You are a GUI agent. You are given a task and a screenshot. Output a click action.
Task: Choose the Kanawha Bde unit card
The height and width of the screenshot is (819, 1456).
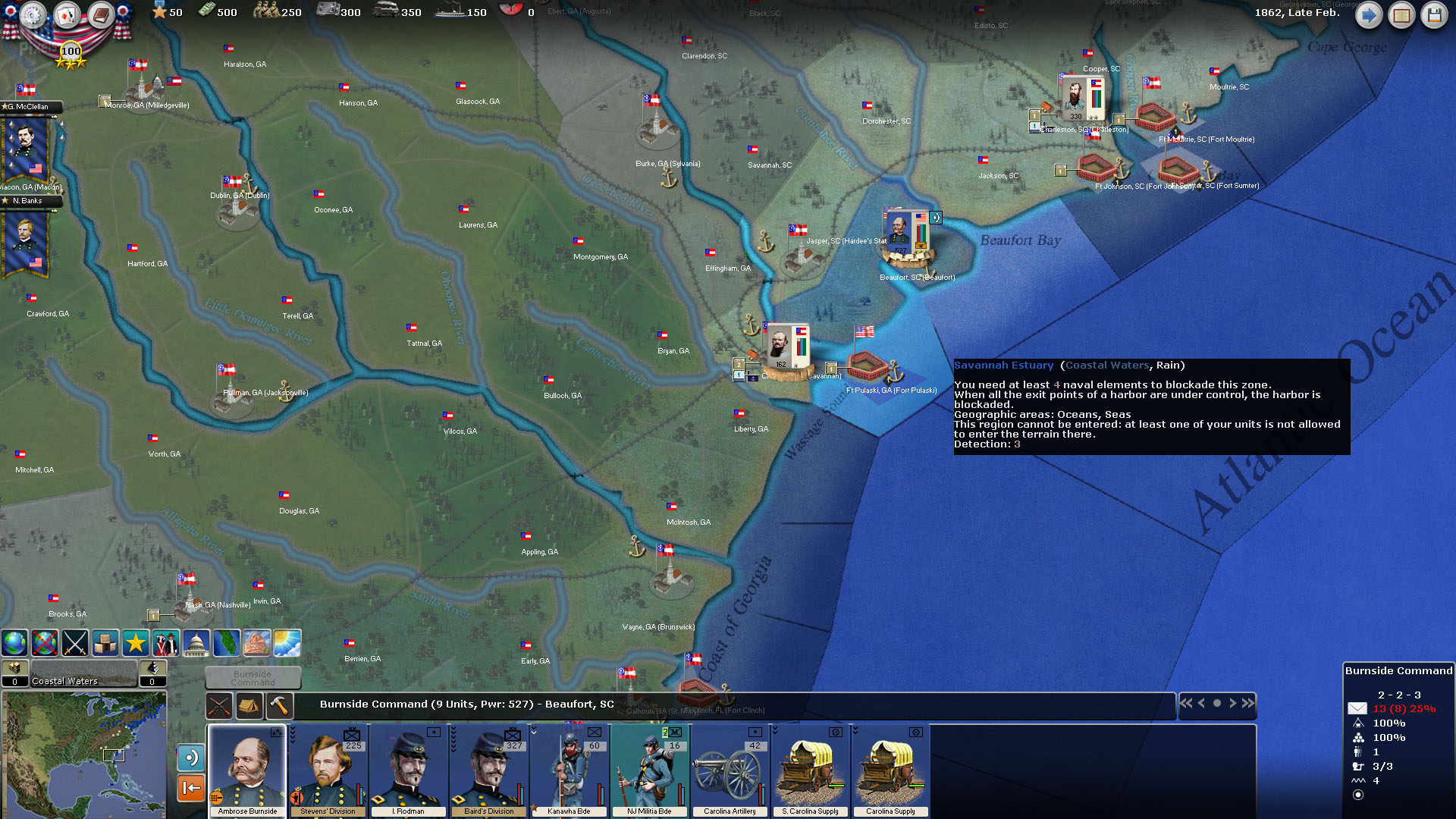pos(569,770)
